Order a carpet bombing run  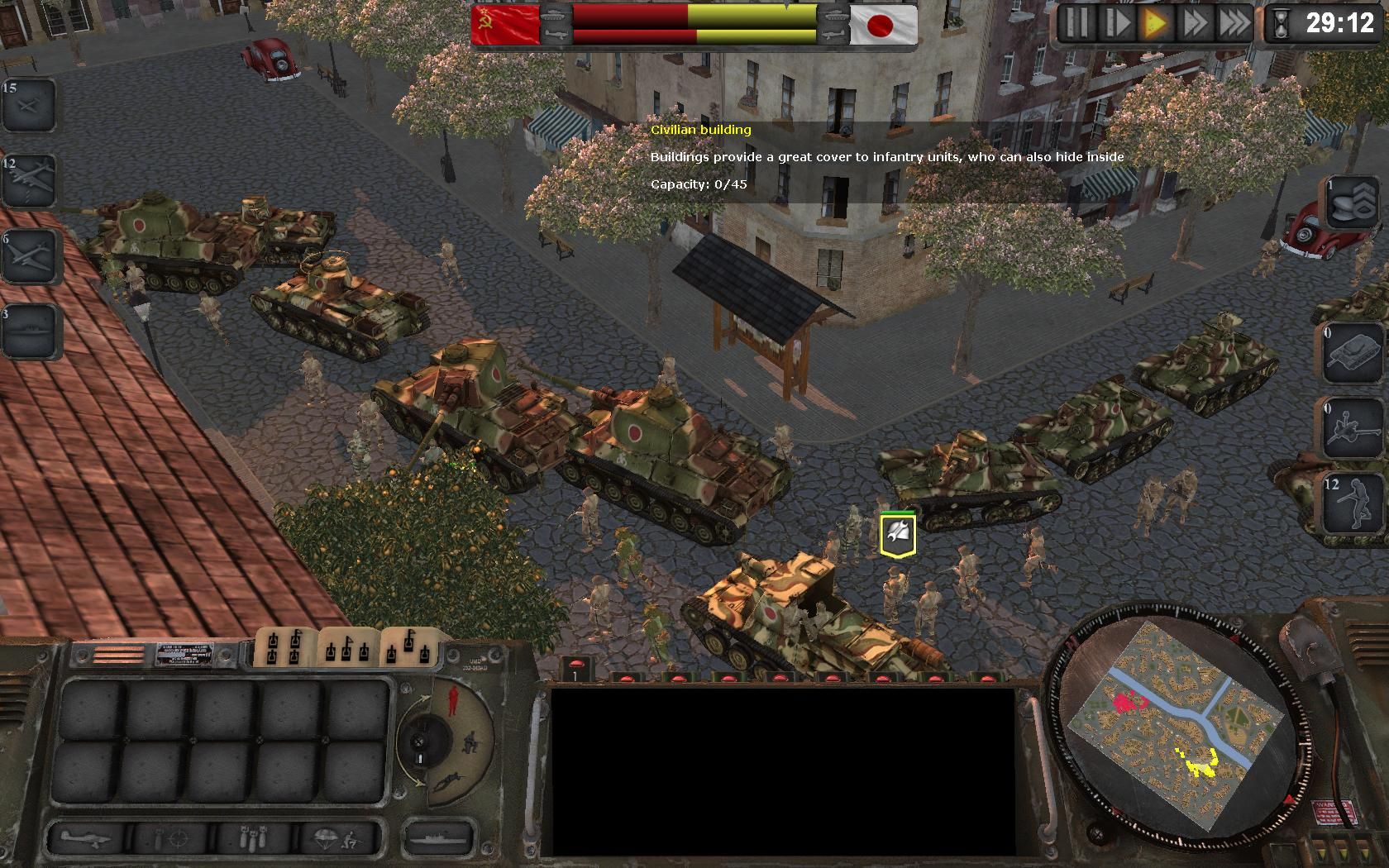(255, 839)
